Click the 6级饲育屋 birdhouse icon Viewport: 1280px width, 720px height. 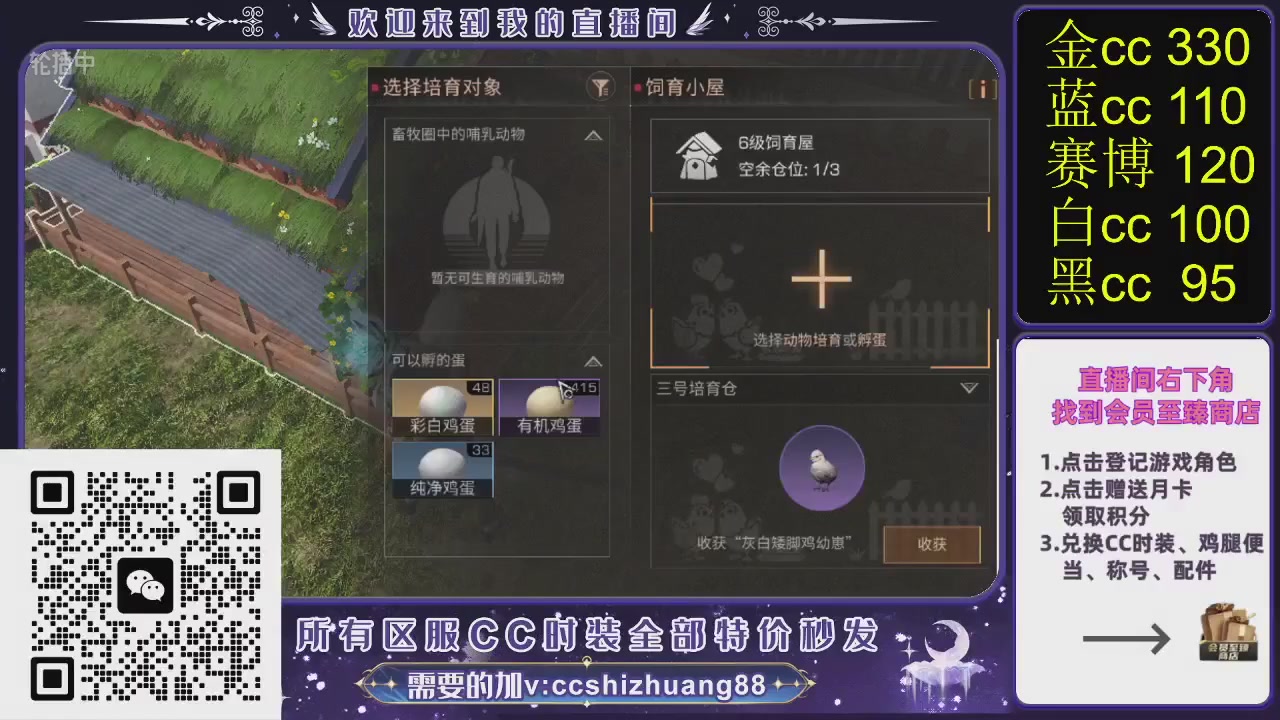[x=697, y=155]
